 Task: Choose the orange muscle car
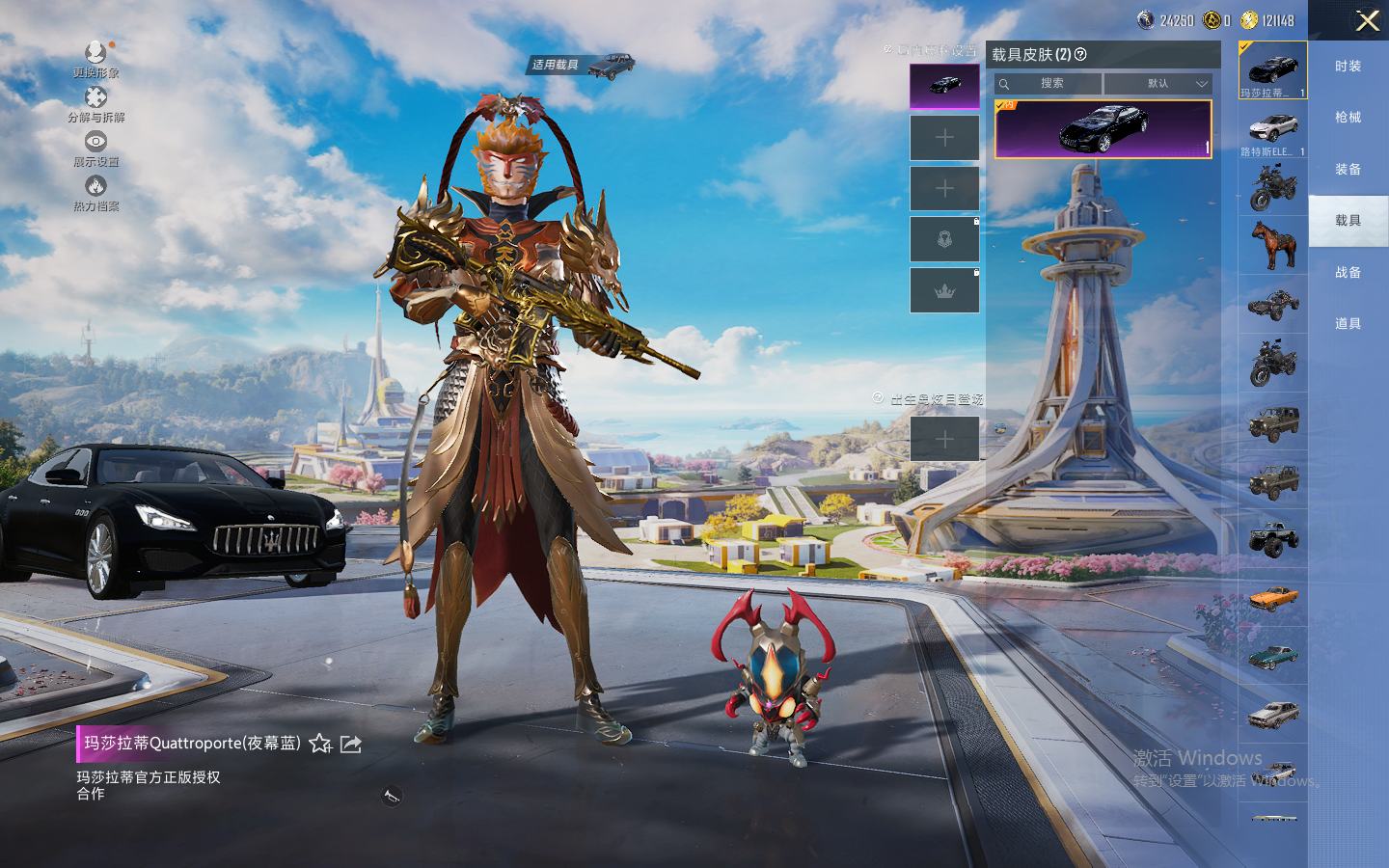1272,599
